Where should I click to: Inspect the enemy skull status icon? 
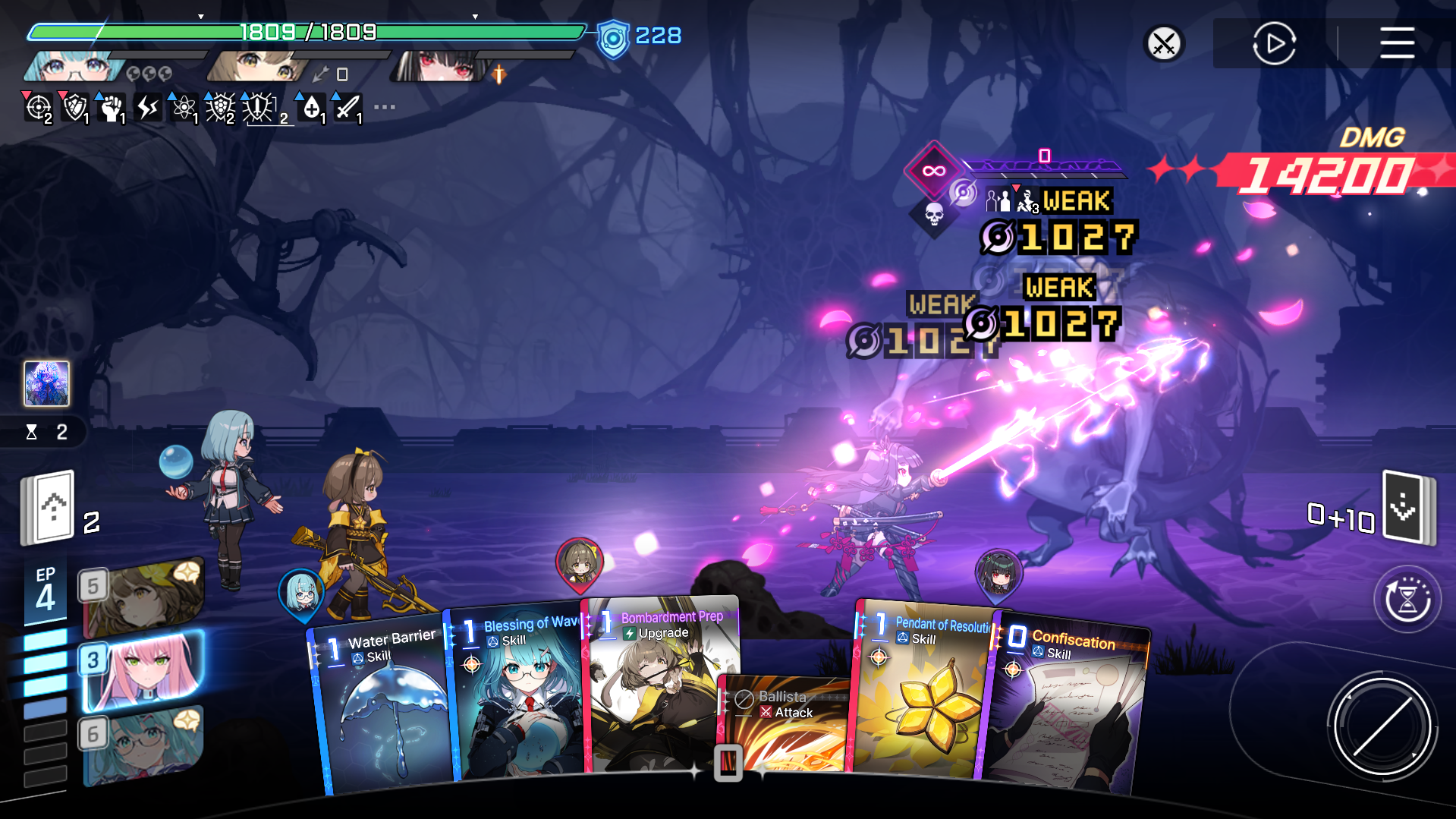point(934,215)
